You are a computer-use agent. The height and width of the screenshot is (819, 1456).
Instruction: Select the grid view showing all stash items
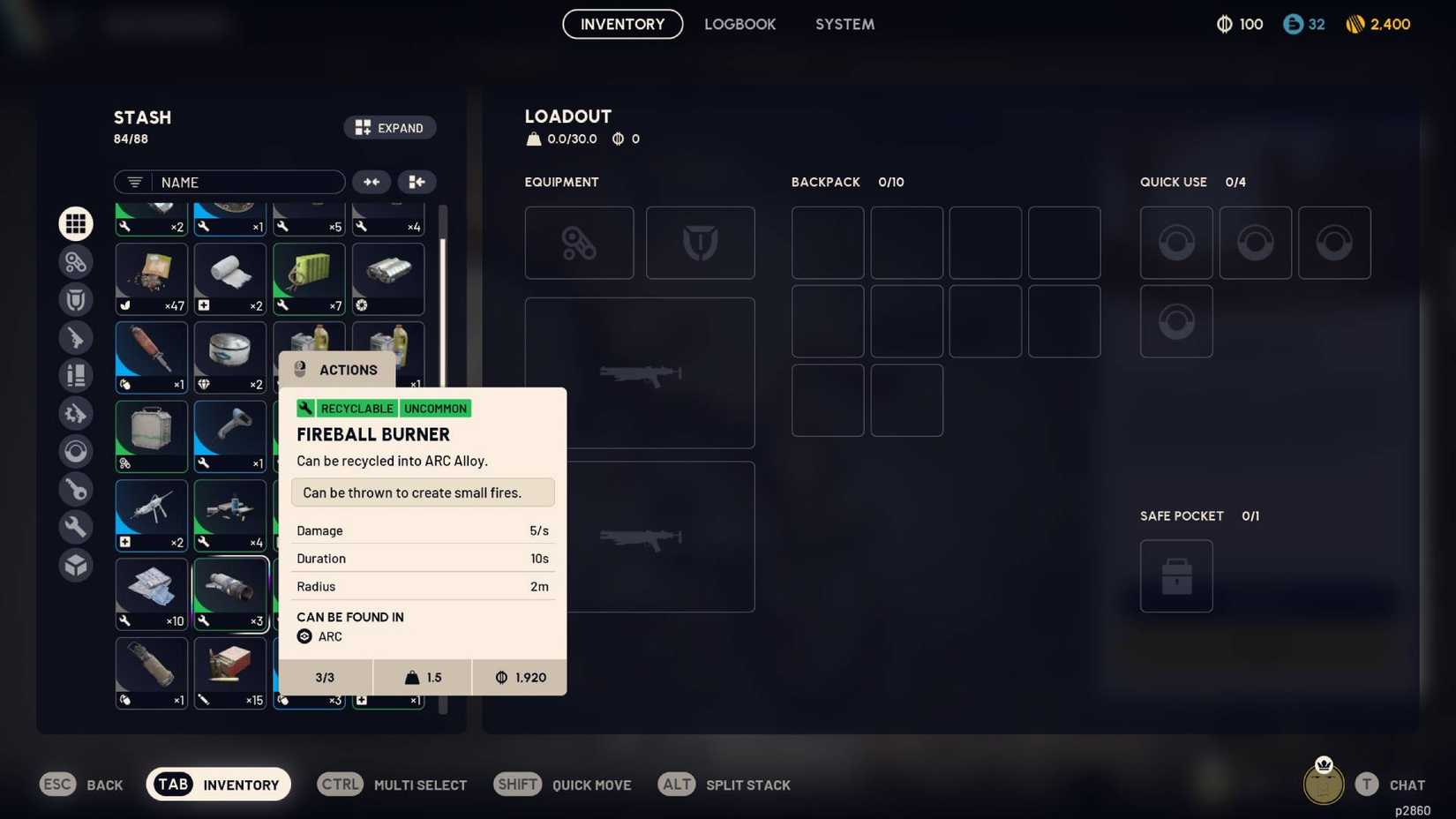(x=75, y=223)
